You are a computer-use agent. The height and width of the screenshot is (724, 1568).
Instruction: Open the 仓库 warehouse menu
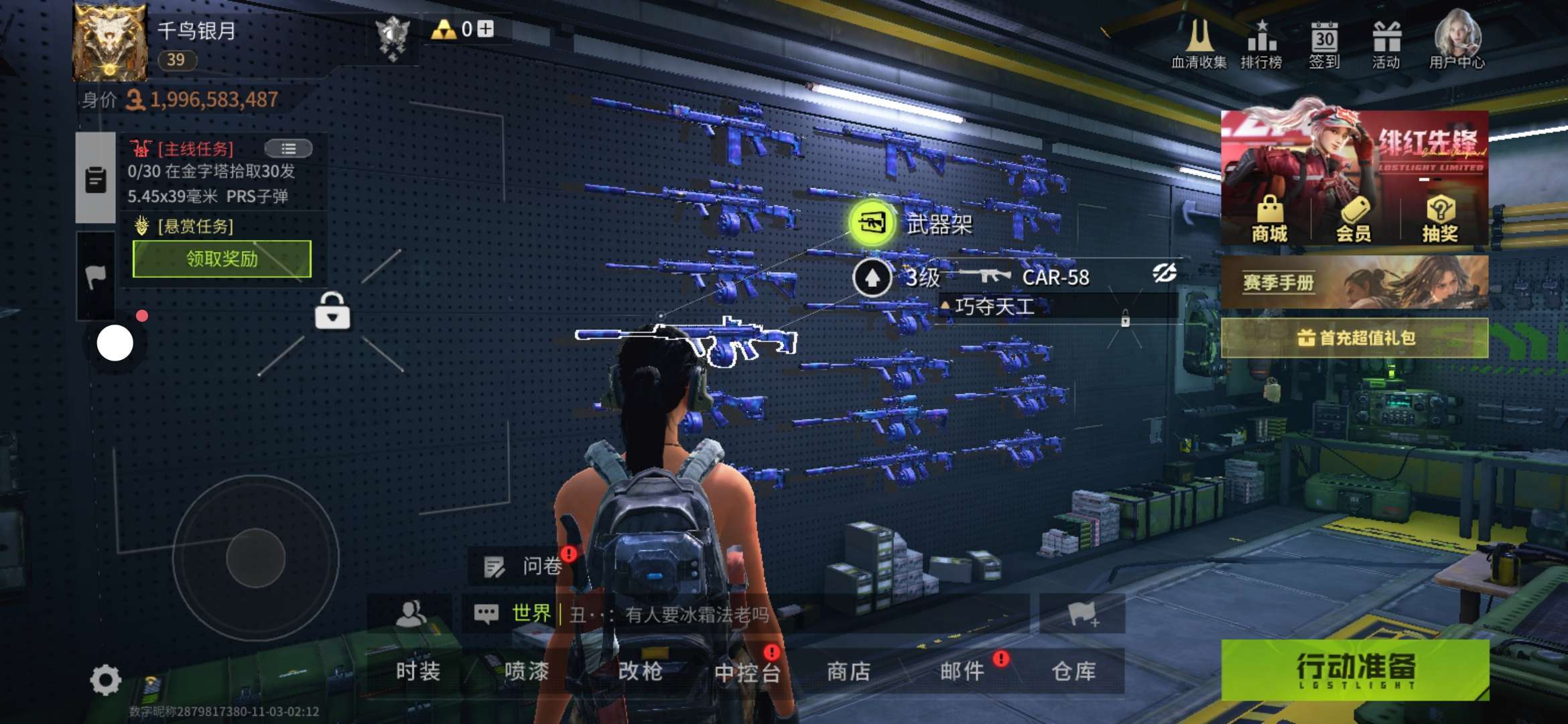click(1073, 671)
